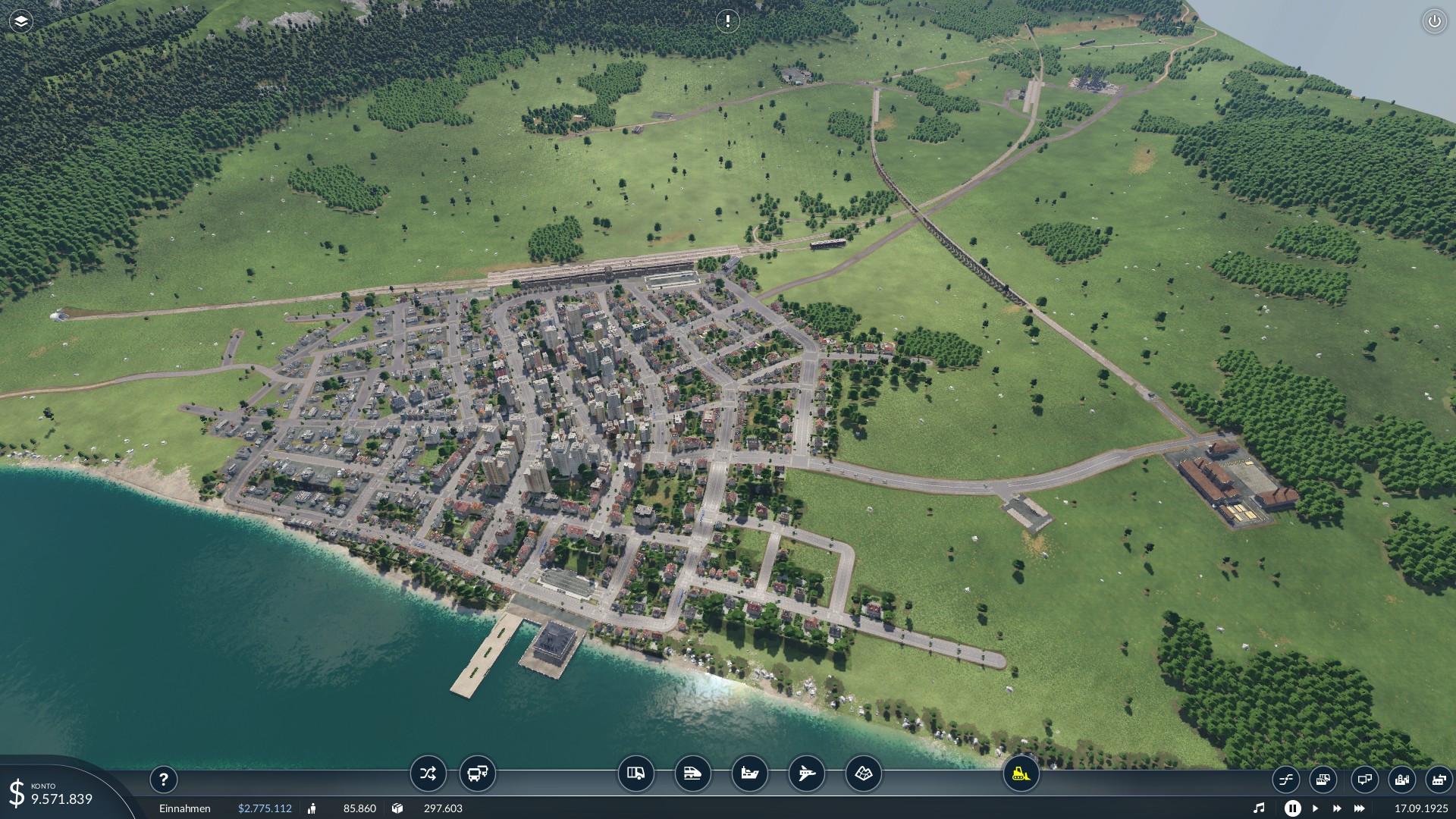Activate the yellow bulldozer tool
This screenshot has height=819, width=1456.
click(x=1021, y=773)
